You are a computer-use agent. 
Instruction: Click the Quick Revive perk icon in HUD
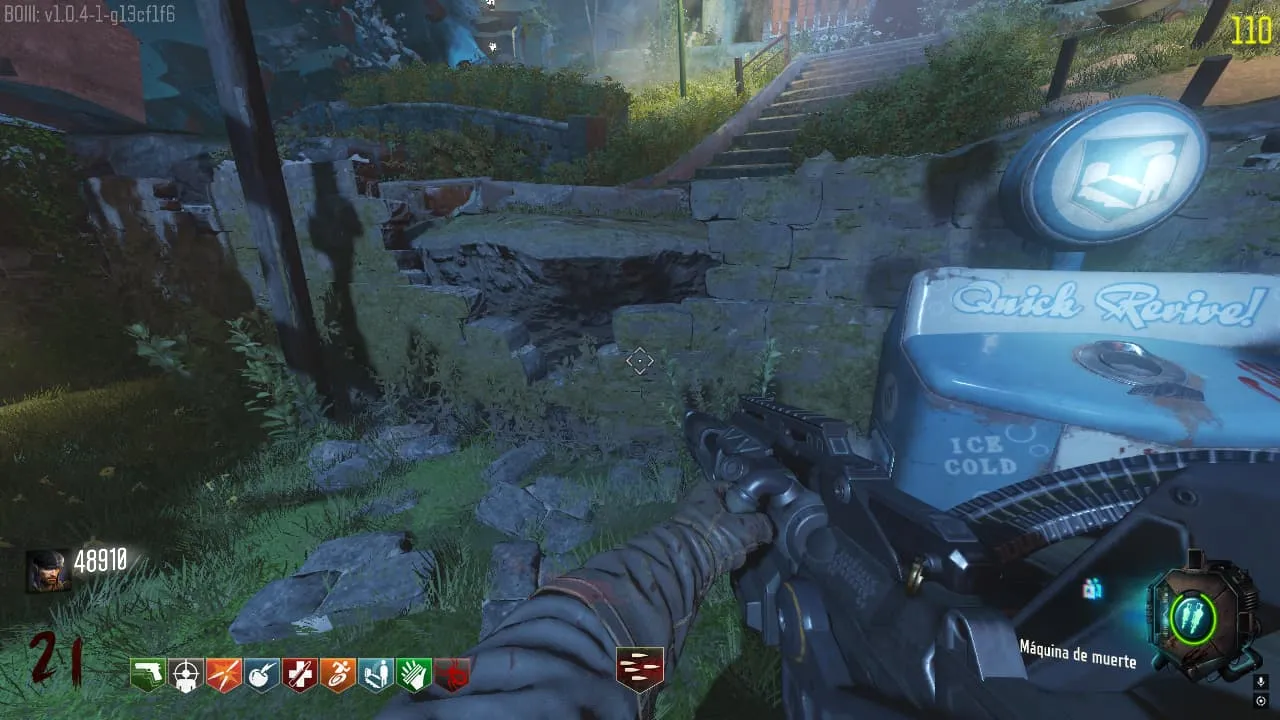pos(376,675)
